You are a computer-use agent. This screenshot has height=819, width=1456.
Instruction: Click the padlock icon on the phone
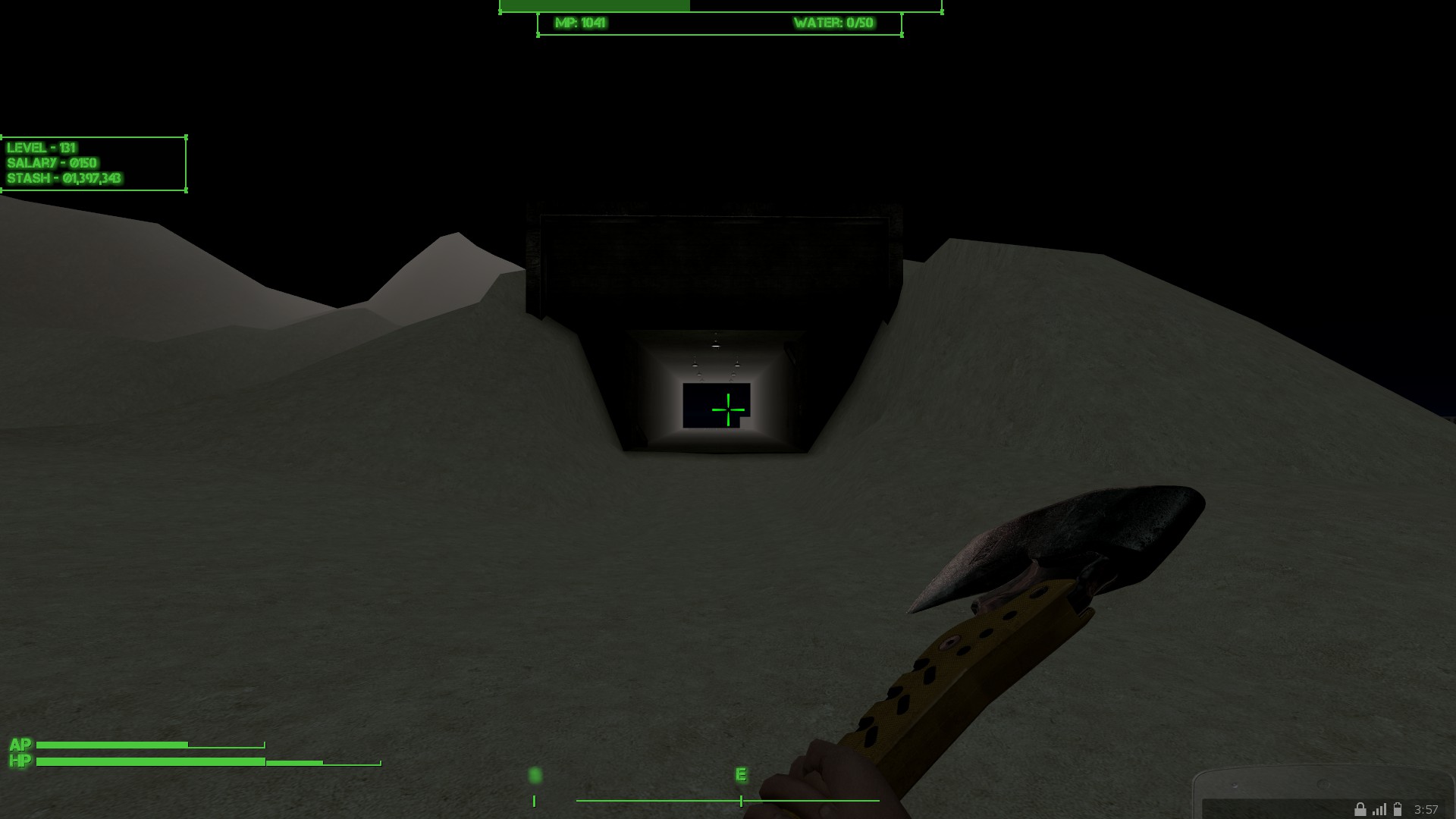[x=1360, y=809]
